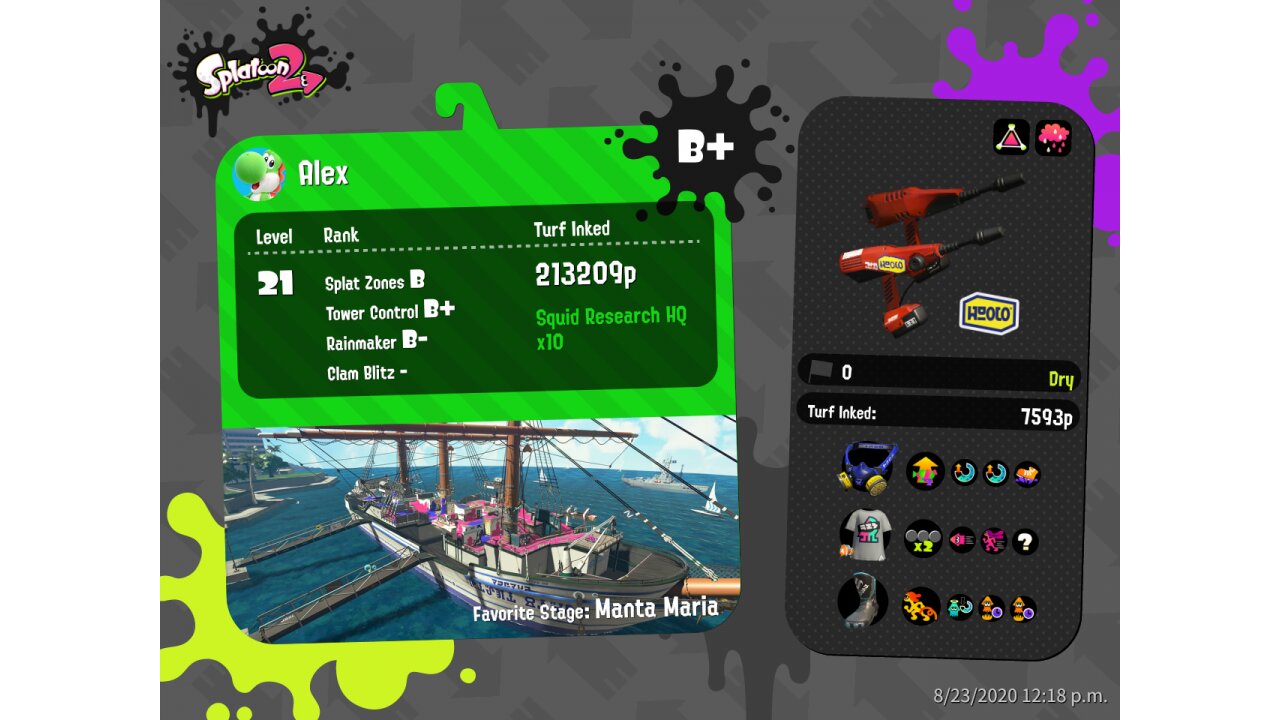The height and width of the screenshot is (720, 1280).
Task: Choose the pink rain cloud special icon
Action: click(1053, 137)
